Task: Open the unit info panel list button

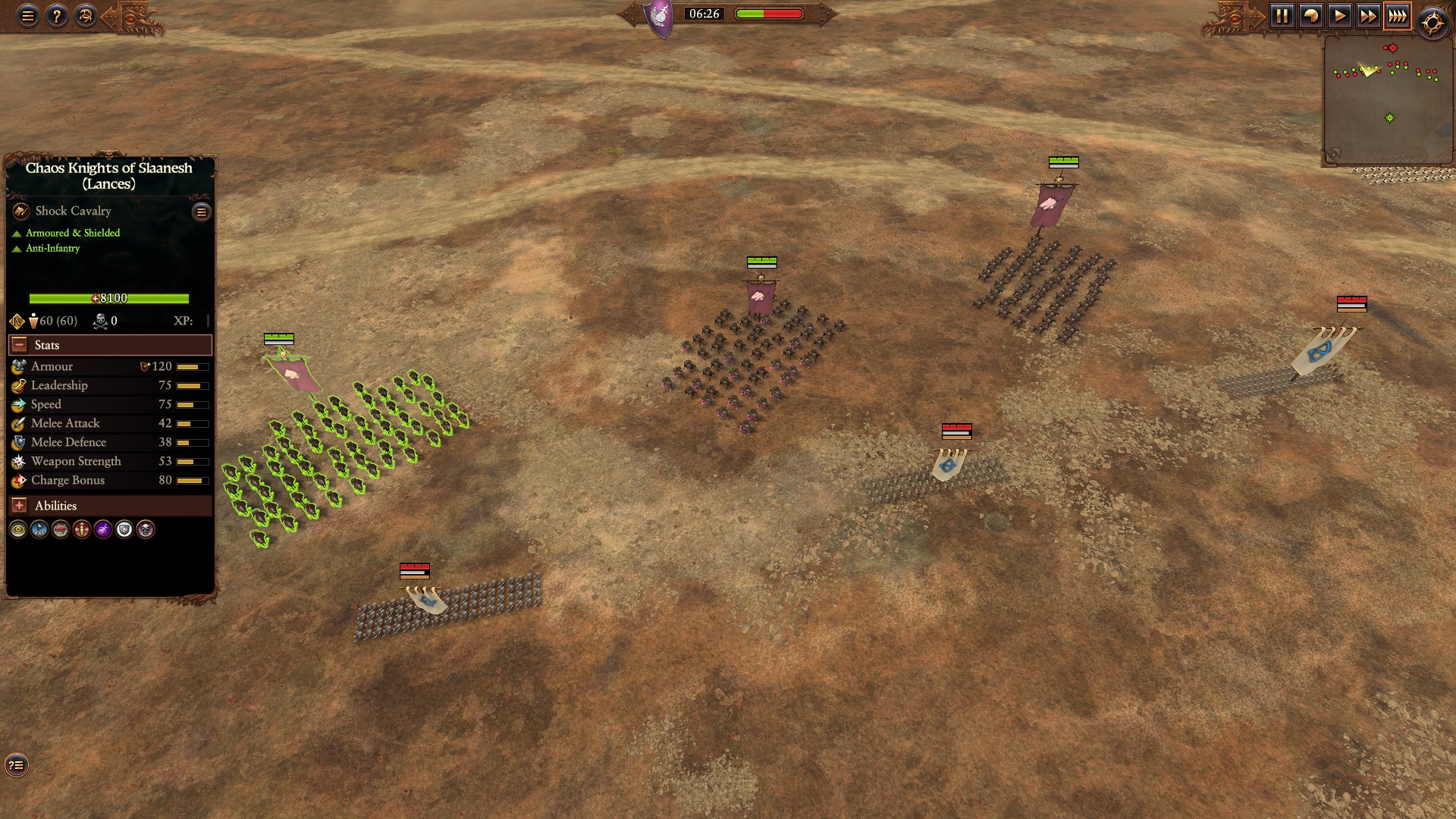Action: click(202, 212)
